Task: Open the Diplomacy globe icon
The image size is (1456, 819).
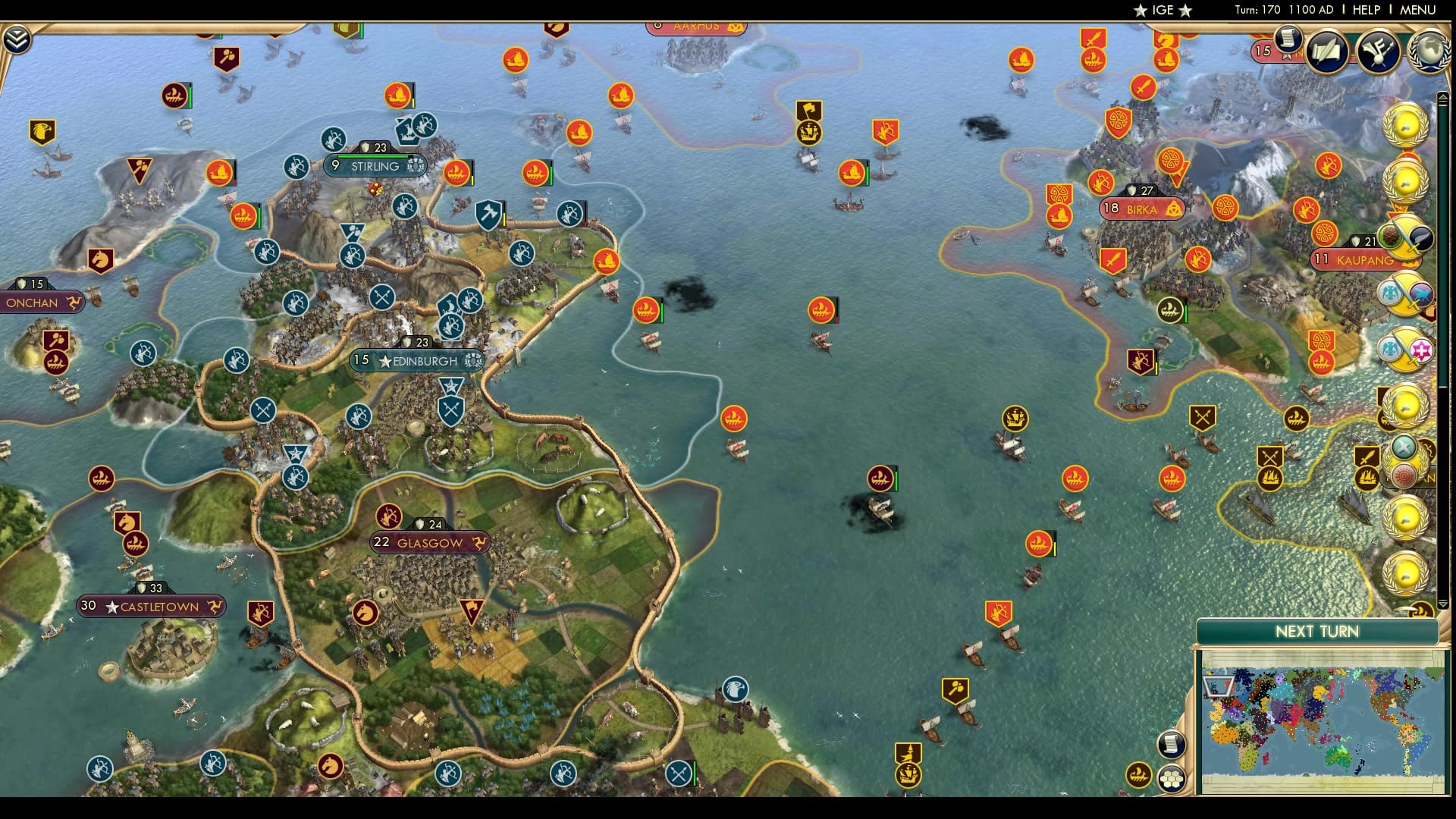Action: [1428, 52]
